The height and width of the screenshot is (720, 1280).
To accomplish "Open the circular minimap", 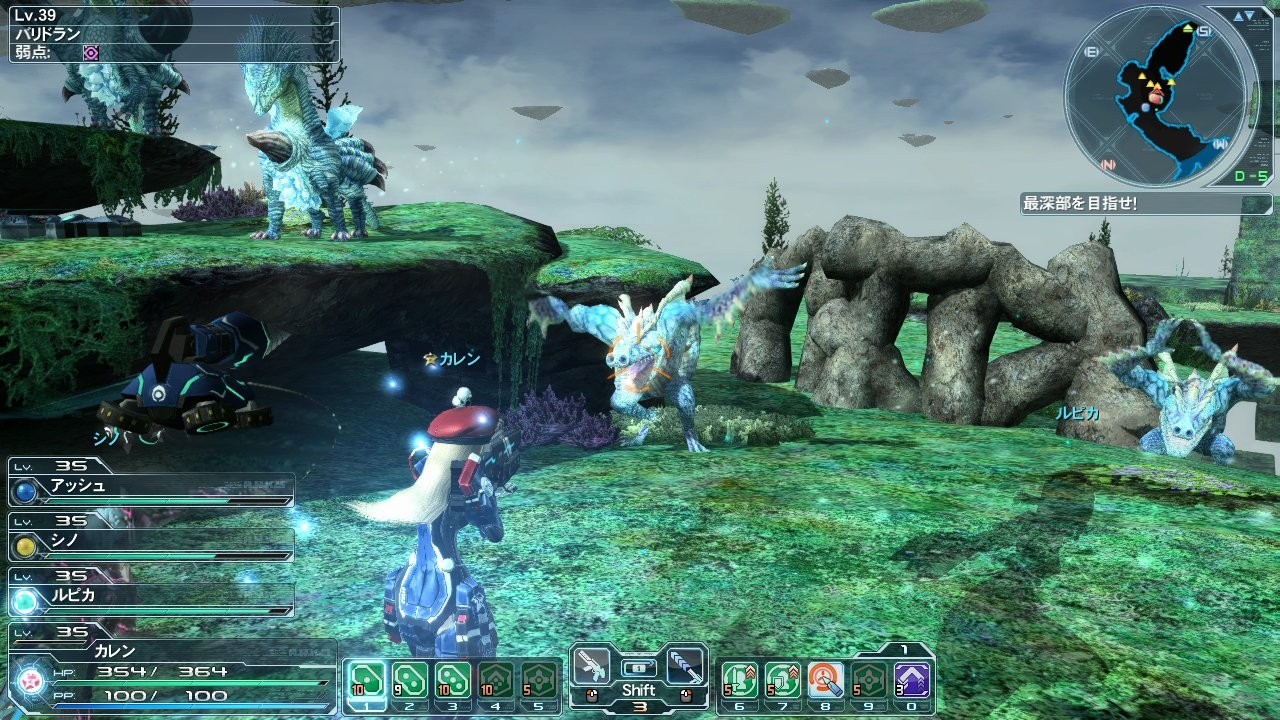I will (1156, 96).
